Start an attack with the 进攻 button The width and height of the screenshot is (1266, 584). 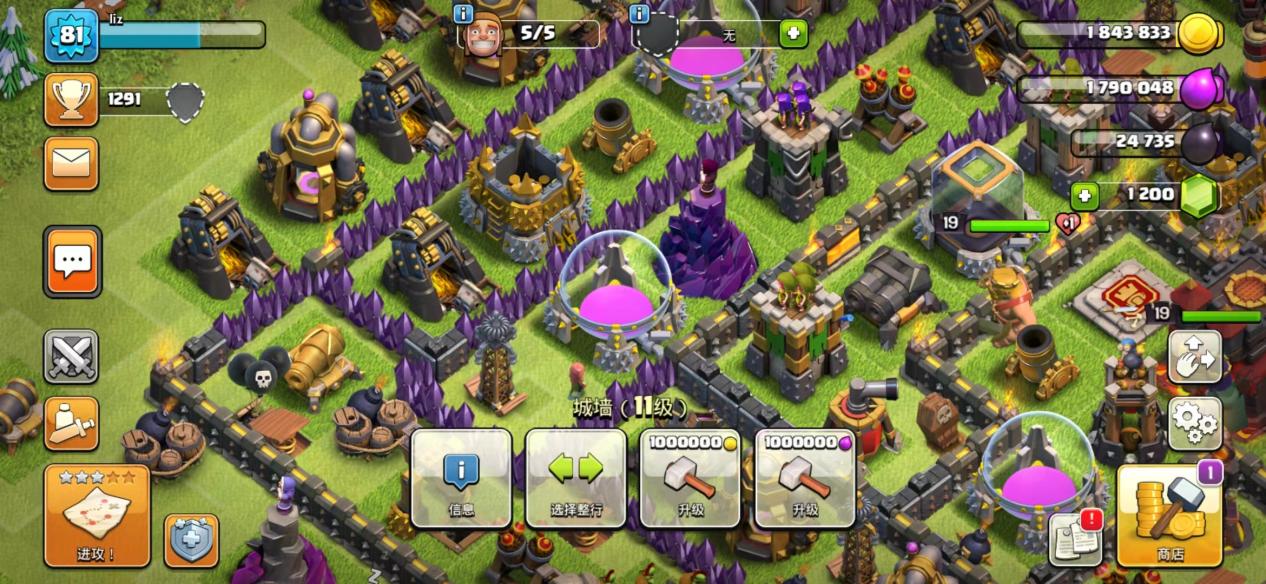[97, 515]
